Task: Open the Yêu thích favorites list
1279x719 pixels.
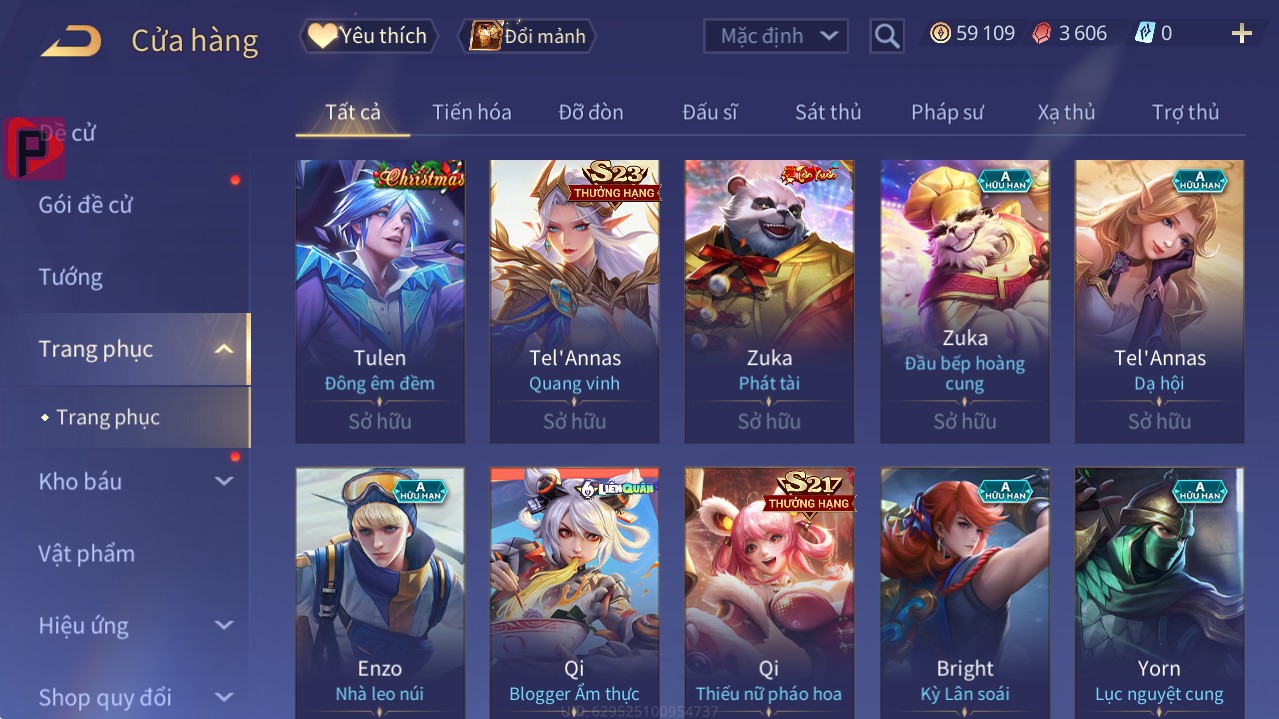Action: coord(368,36)
